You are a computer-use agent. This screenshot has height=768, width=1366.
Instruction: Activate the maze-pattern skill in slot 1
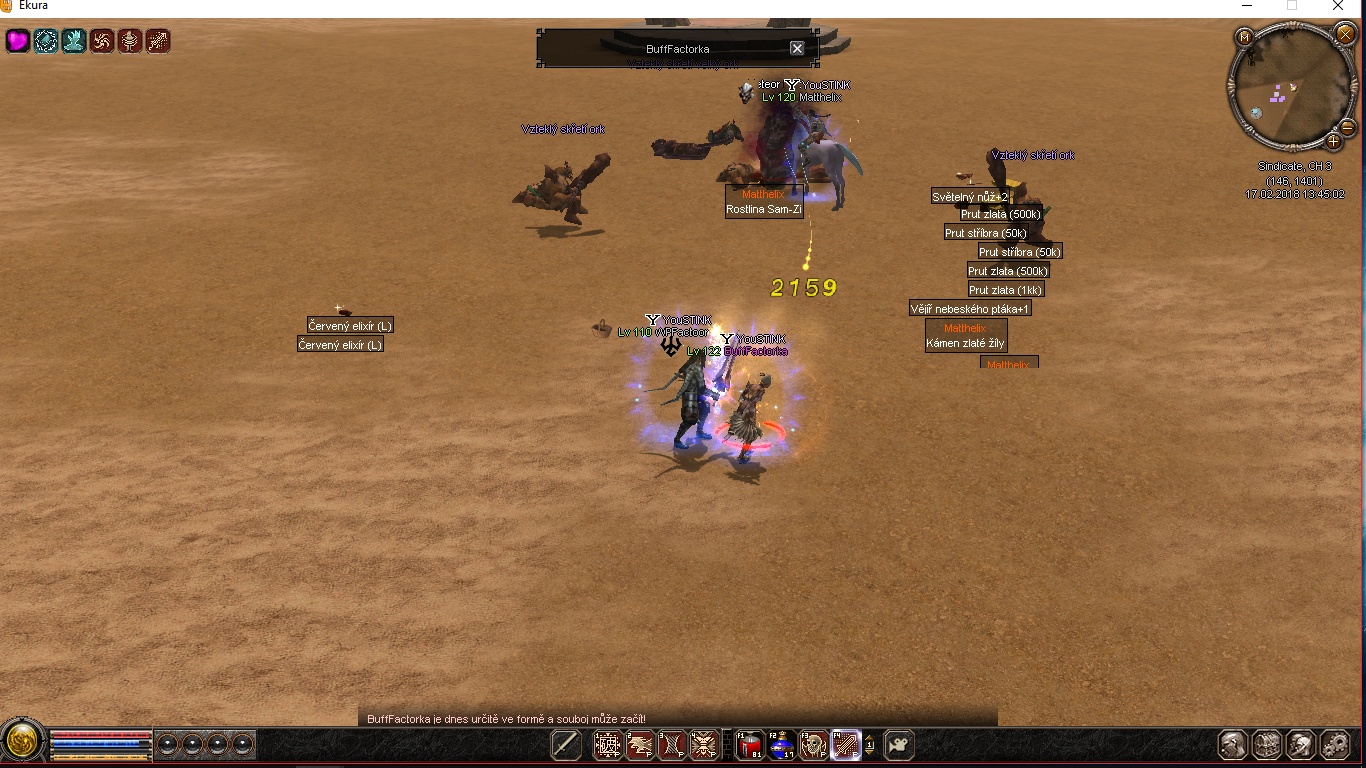click(608, 745)
